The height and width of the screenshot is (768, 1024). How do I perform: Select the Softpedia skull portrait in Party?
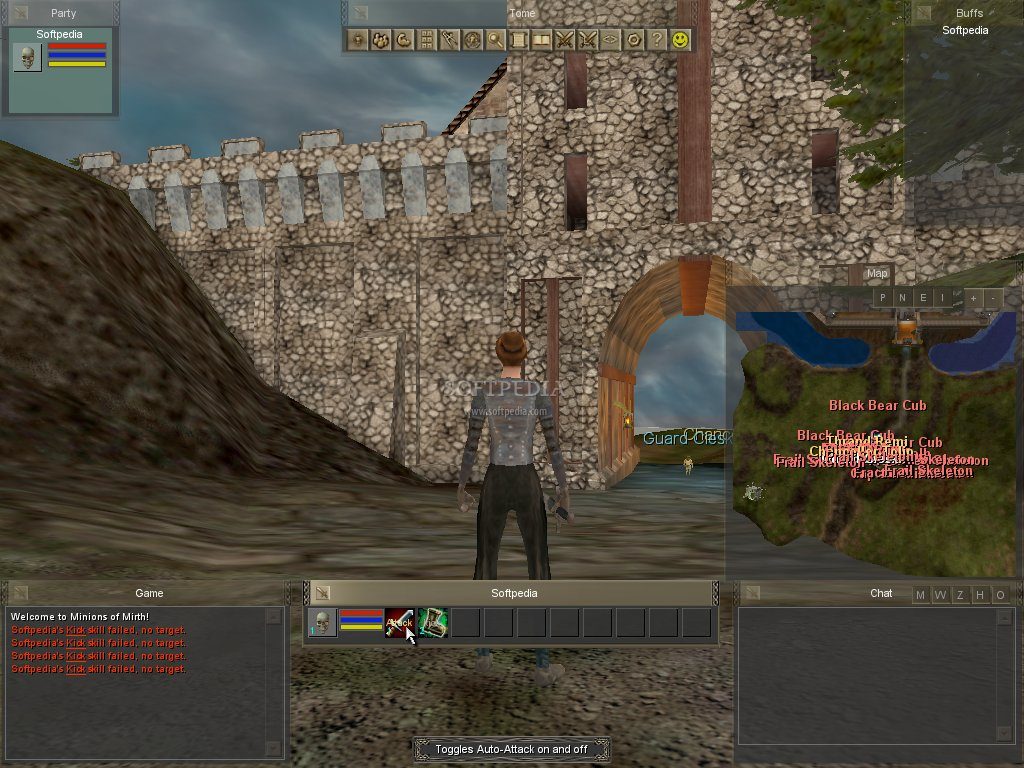pos(27,57)
